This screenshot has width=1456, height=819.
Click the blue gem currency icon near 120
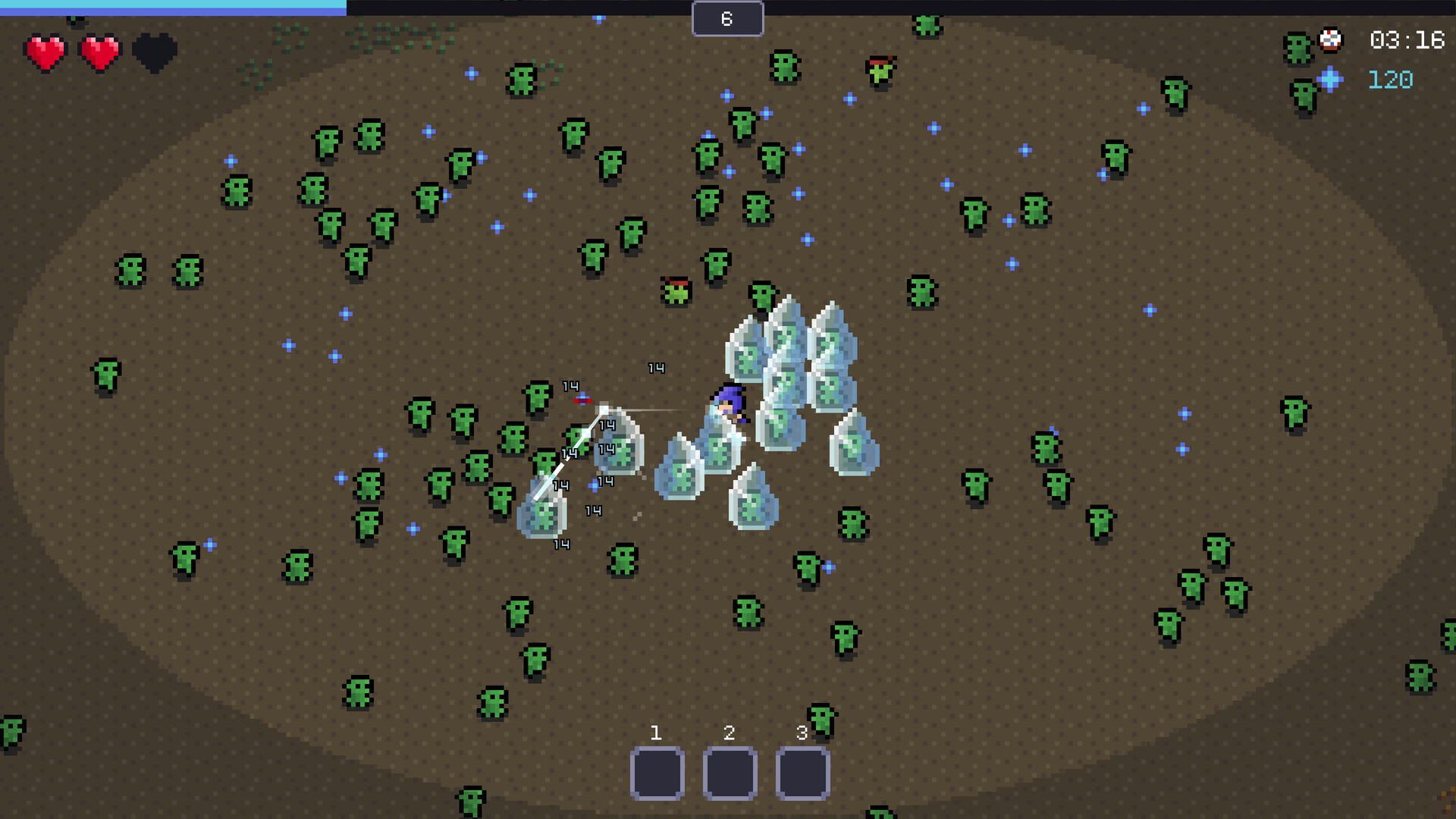point(1332,79)
